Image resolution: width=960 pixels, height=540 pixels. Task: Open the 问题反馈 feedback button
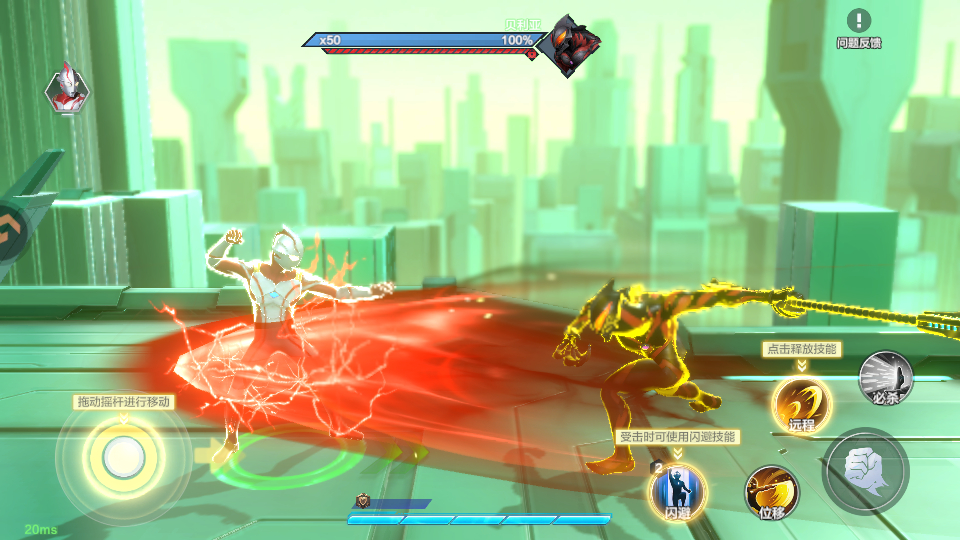click(x=859, y=28)
